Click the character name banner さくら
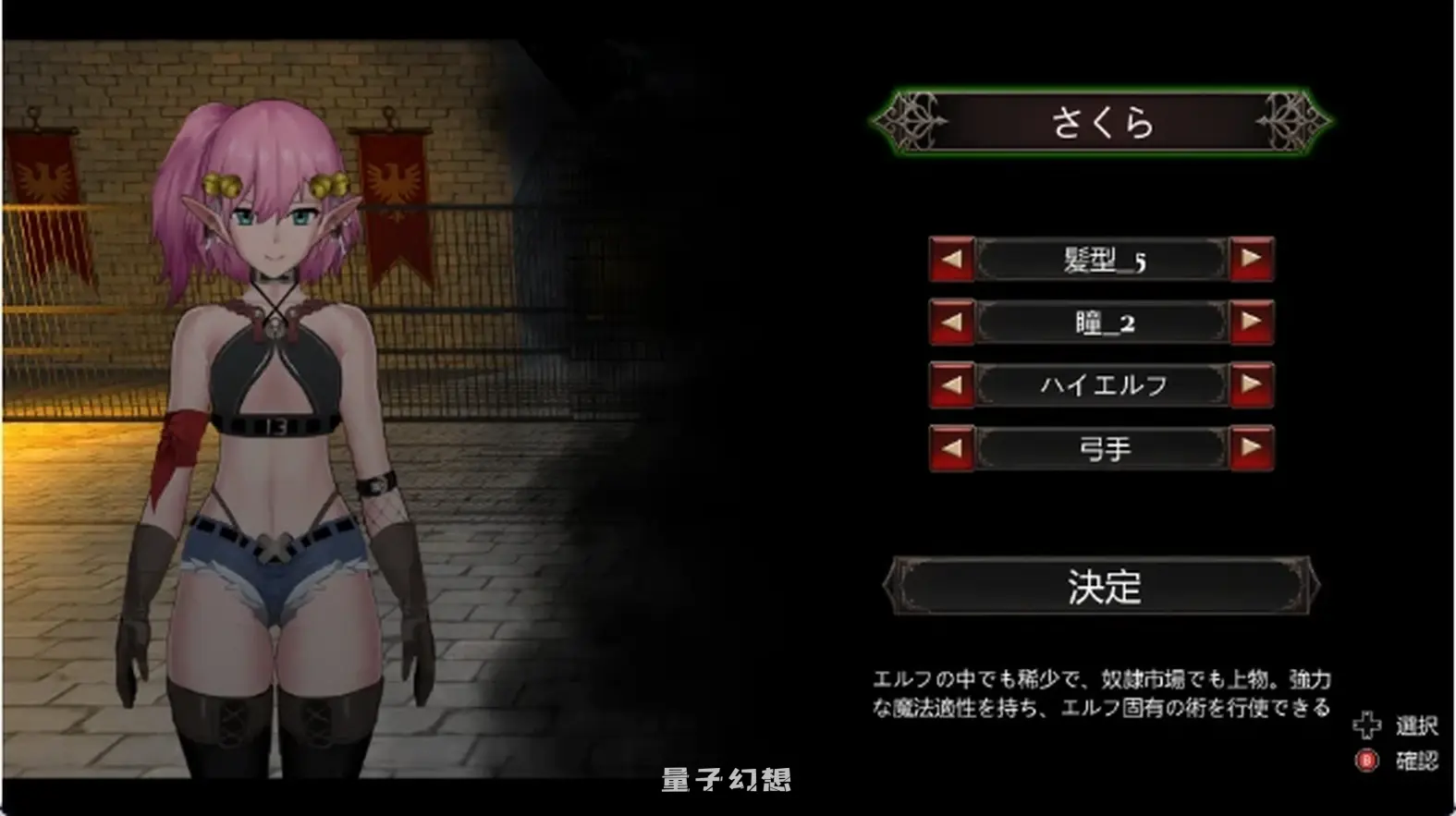 (x=1100, y=123)
